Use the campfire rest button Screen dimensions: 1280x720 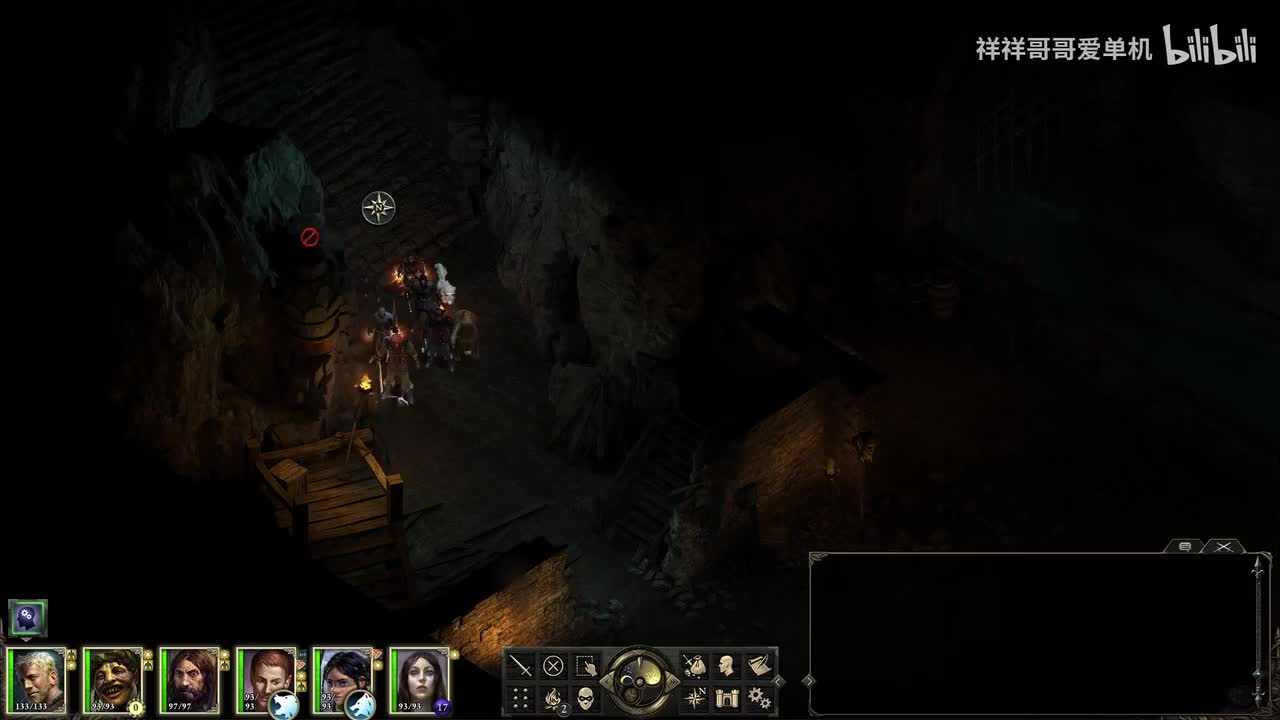click(553, 698)
